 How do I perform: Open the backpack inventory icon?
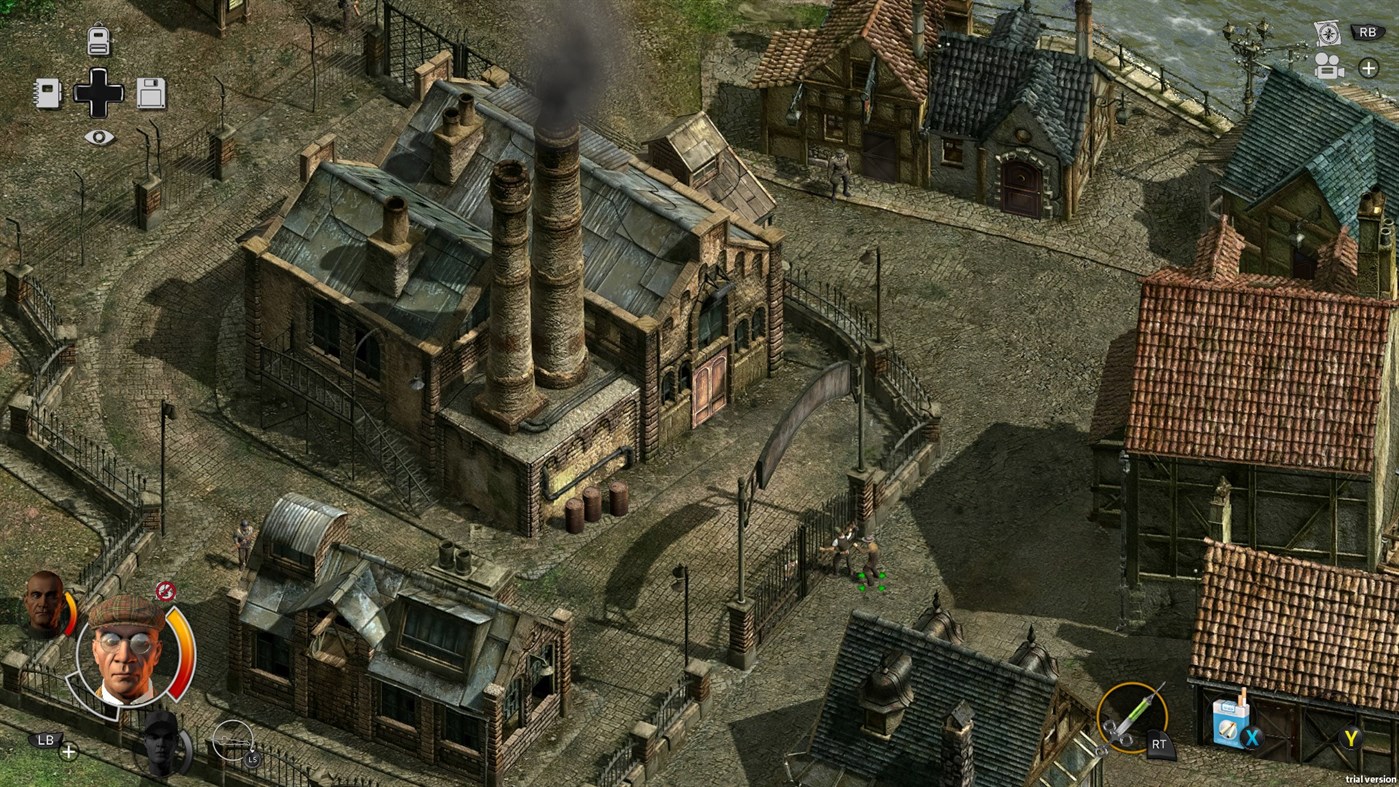point(97,39)
